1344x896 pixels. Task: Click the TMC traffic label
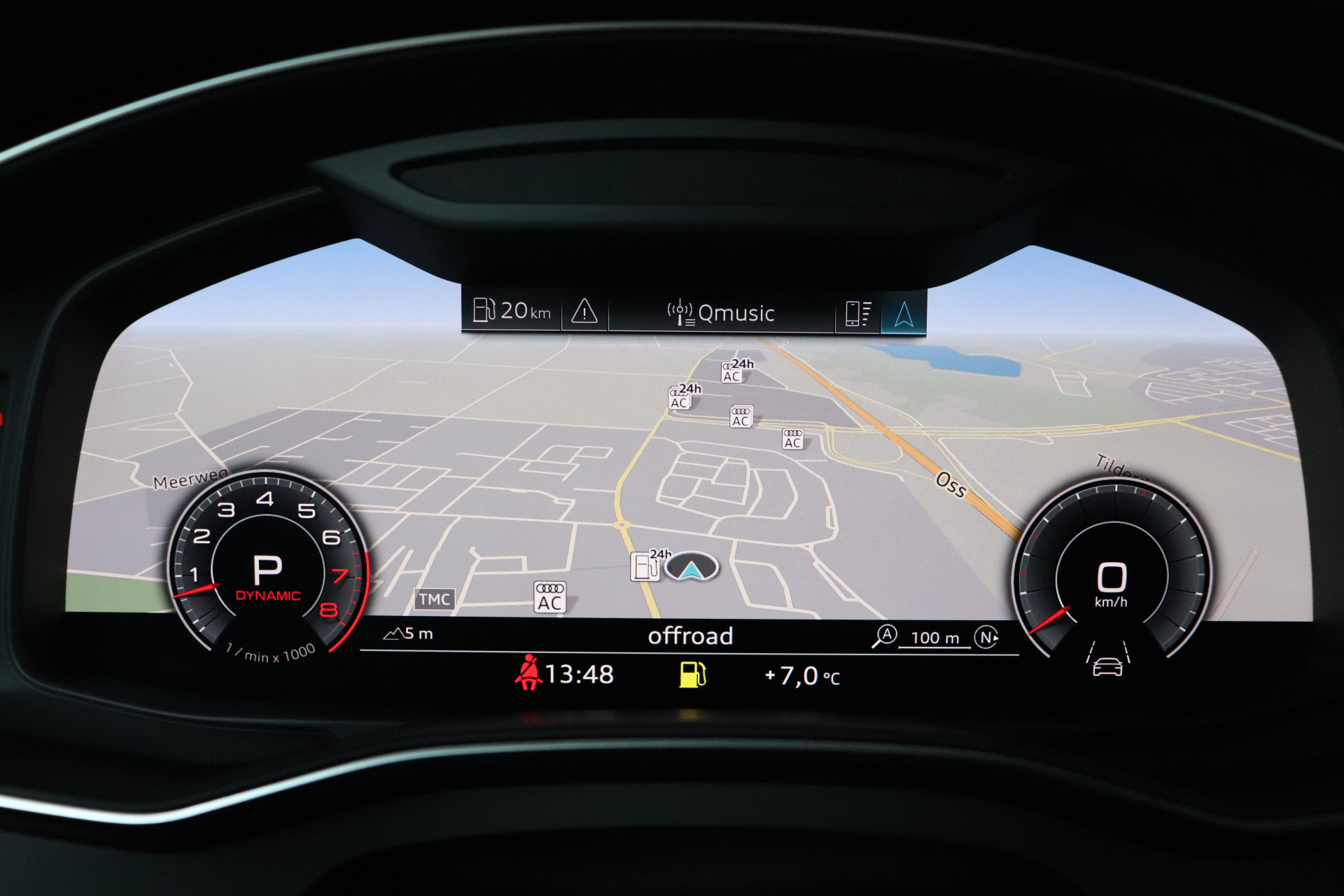[435, 599]
